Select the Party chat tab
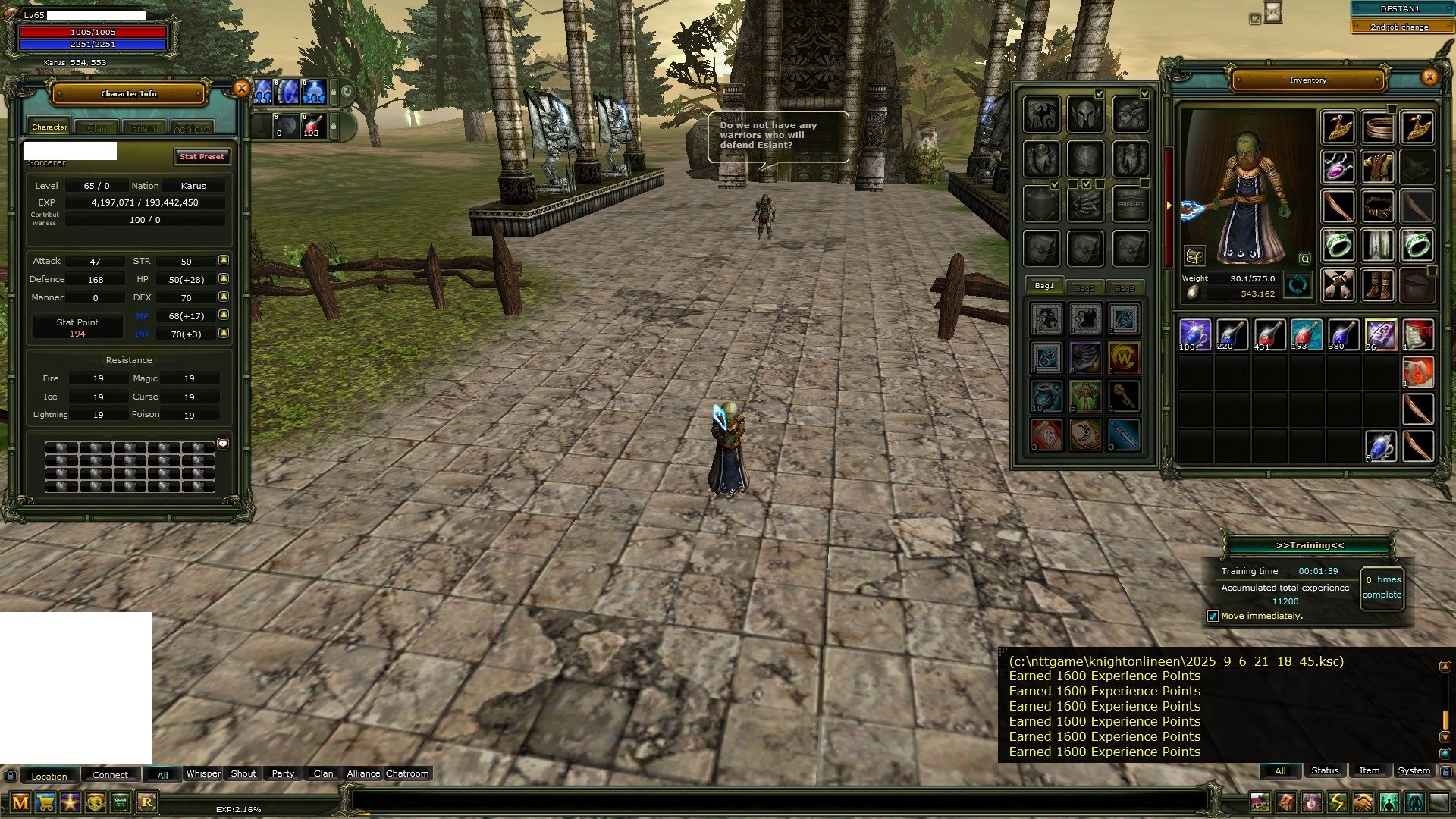The height and width of the screenshot is (819, 1456). (283, 773)
